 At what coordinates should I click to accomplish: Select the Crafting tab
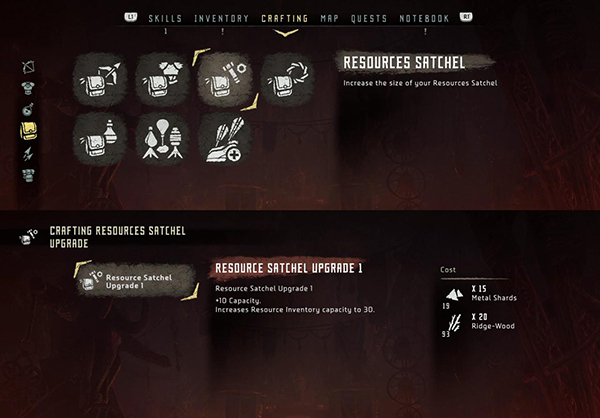point(285,18)
